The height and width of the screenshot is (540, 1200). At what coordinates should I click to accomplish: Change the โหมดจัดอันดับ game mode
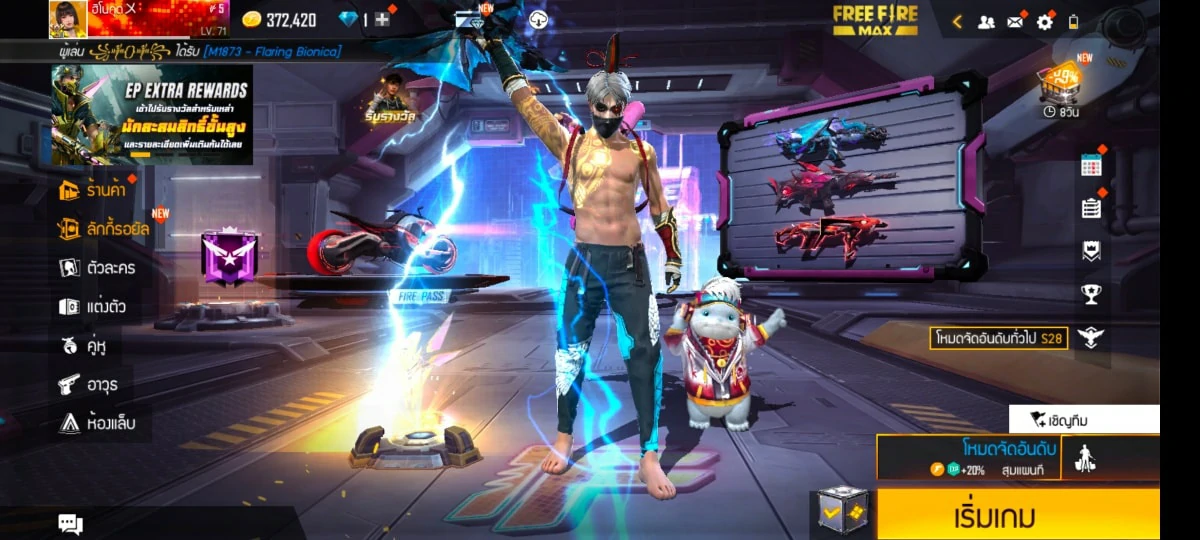click(968, 457)
